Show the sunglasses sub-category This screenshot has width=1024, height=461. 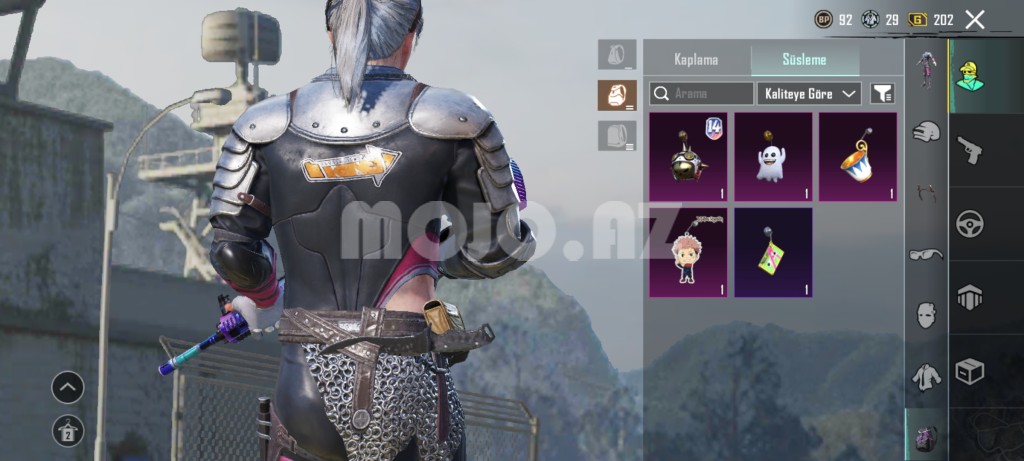(927, 255)
